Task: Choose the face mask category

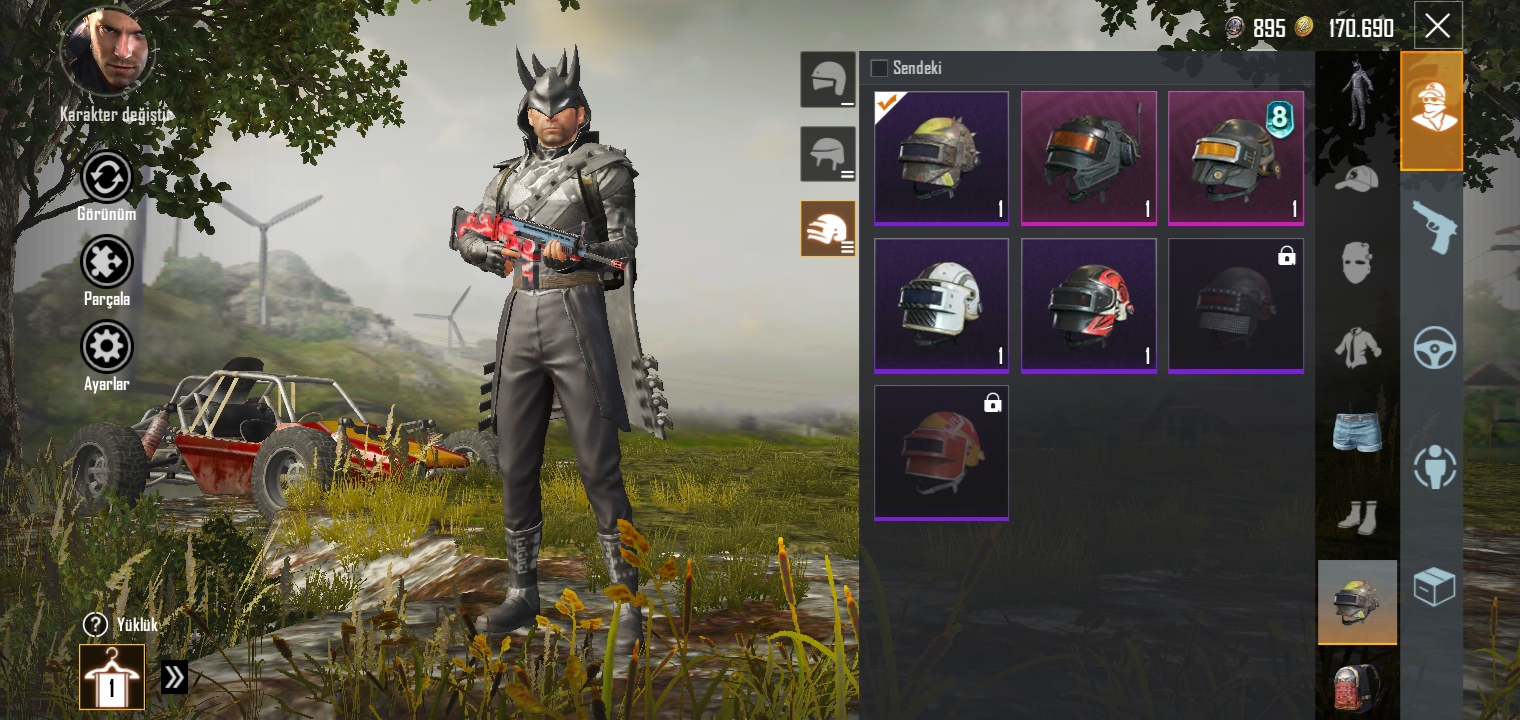Action: pyautogui.click(x=1356, y=262)
